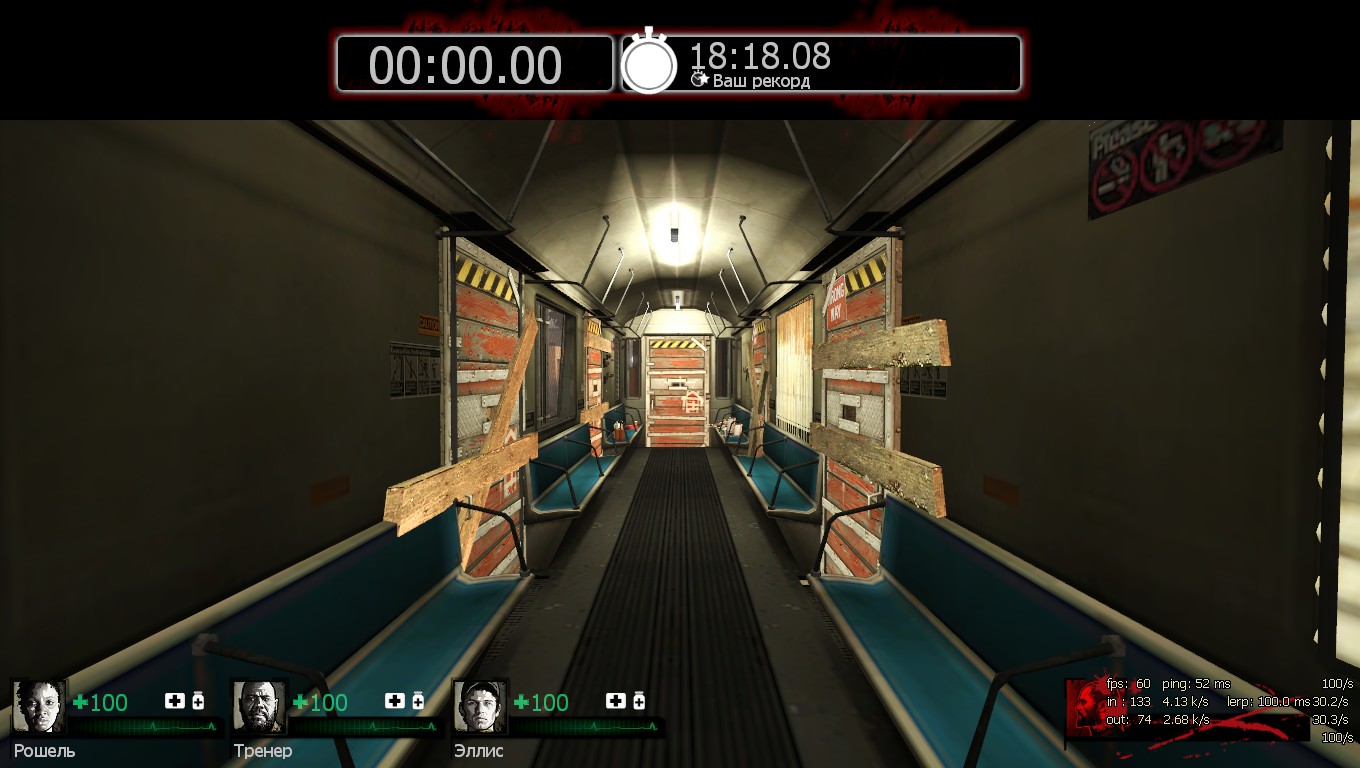Screen dimensions: 1360x768
Task: Click Эллис's pain pills icon
Action: (x=639, y=701)
